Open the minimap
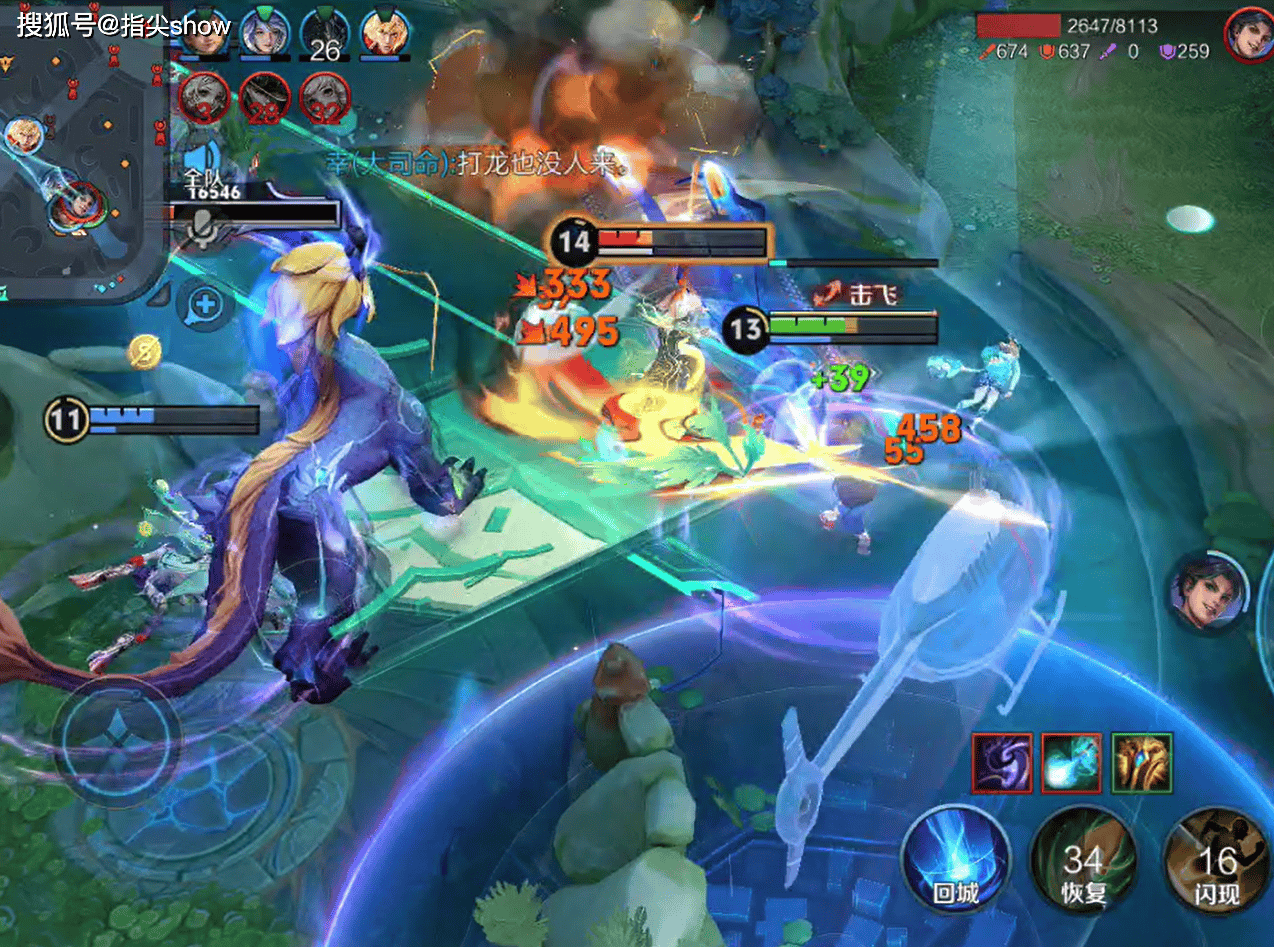The height and width of the screenshot is (947, 1274). 80,150
